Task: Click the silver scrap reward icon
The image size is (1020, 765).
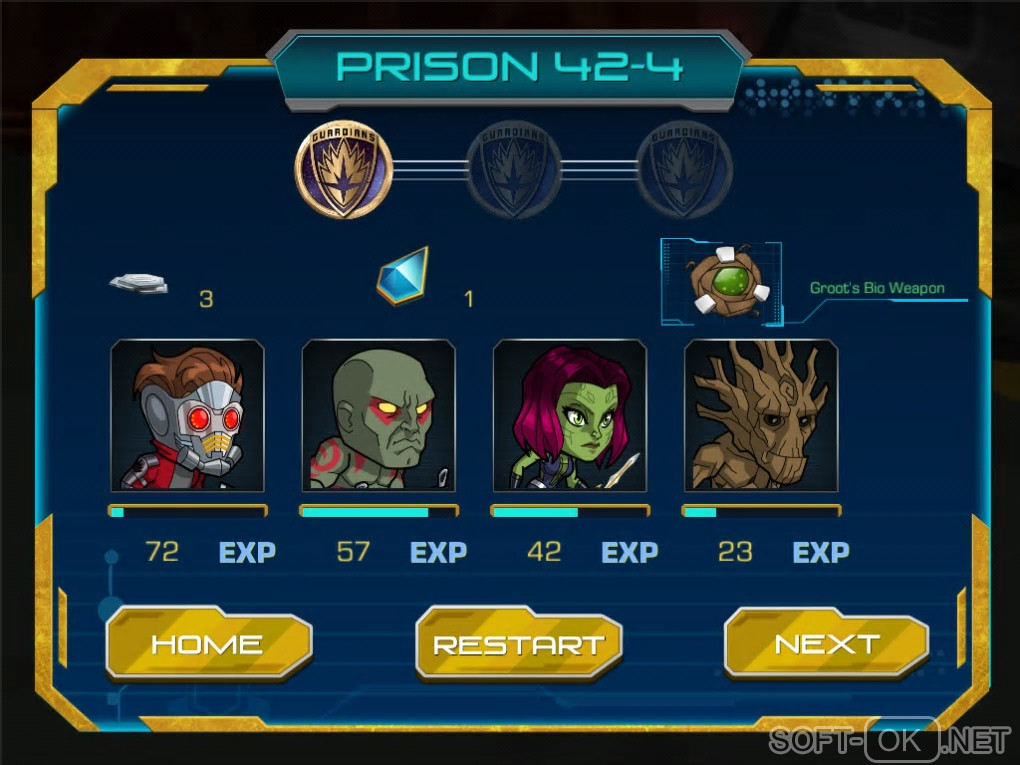Action: point(138,283)
